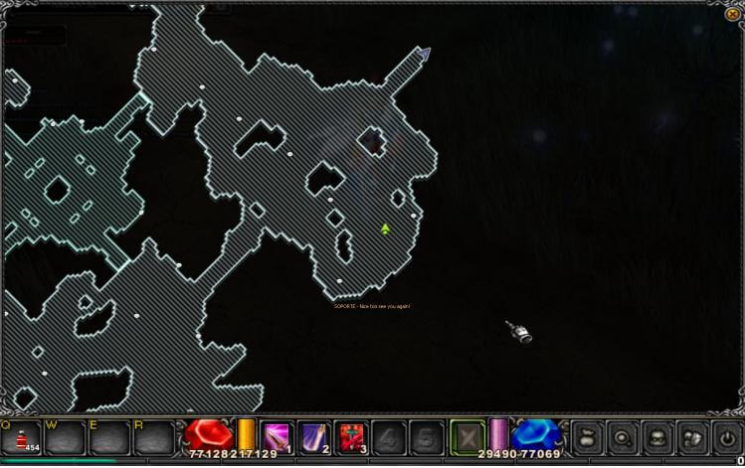The width and height of the screenshot is (745, 468).
Task: Select the green arrow marker on the map
Action: pos(385,229)
